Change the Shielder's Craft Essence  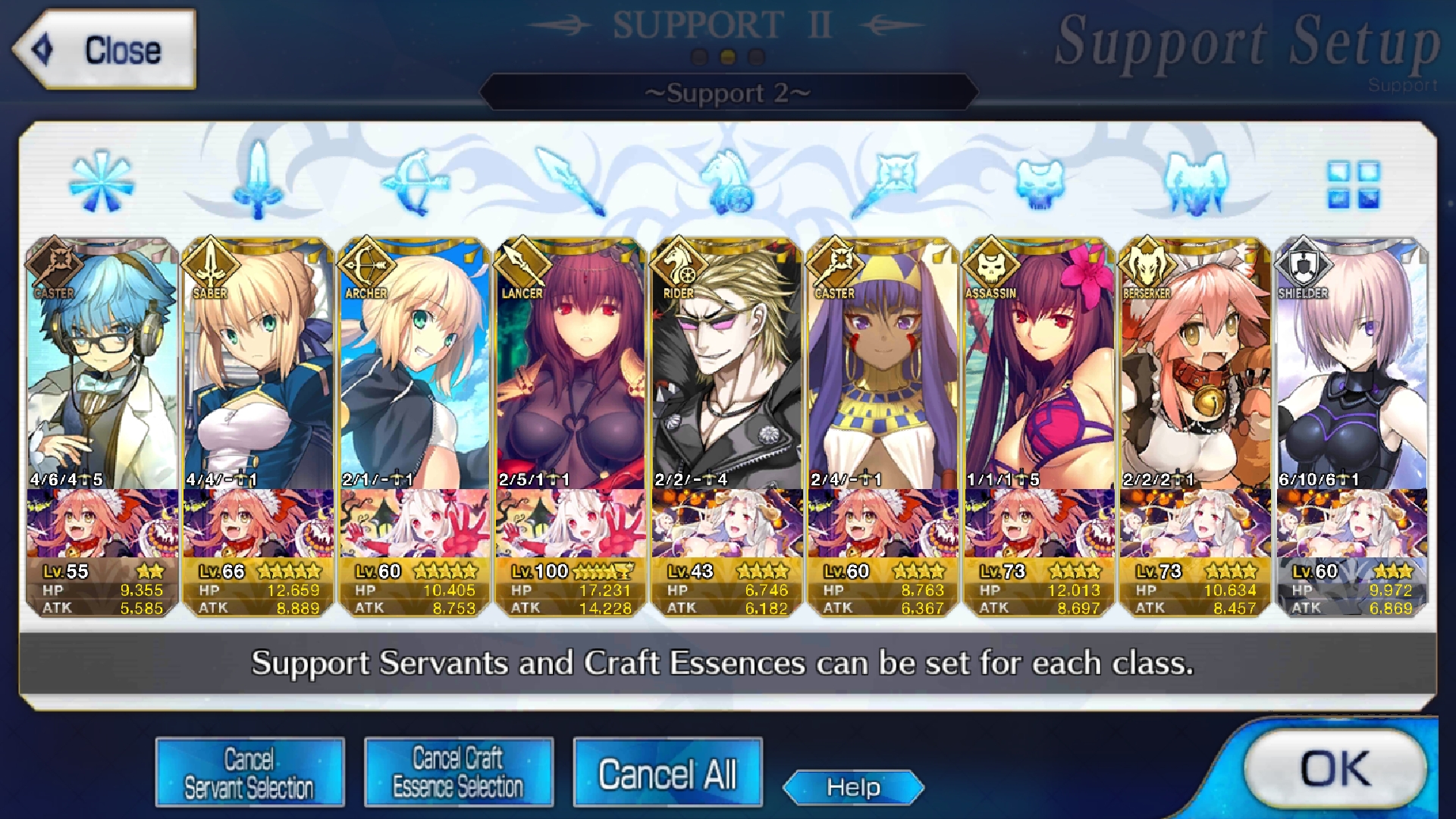[x=1352, y=523]
